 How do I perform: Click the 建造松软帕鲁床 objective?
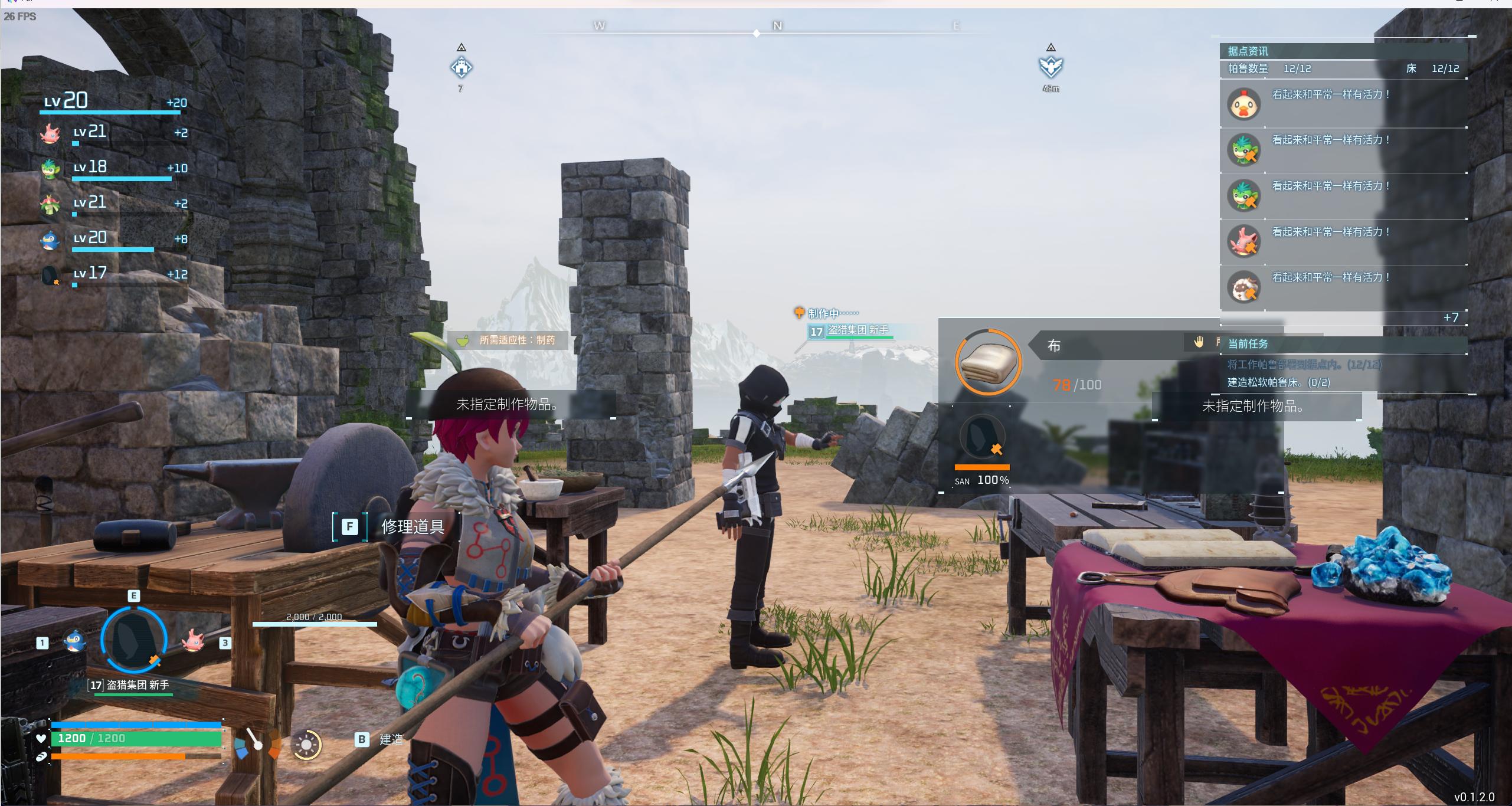(1278, 382)
